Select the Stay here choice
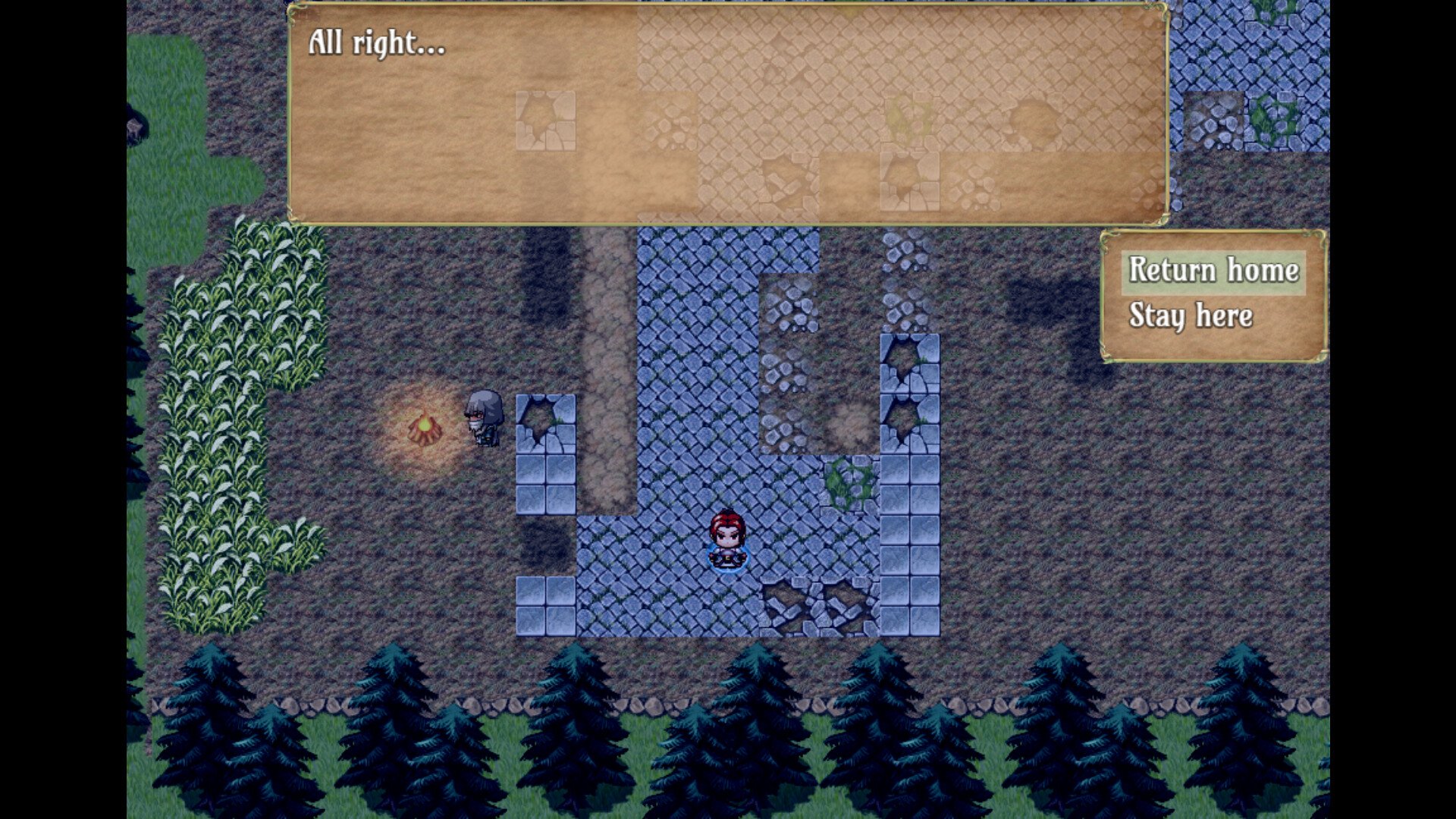The width and height of the screenshot is (1456, 819). click(x=1190, y=315)
